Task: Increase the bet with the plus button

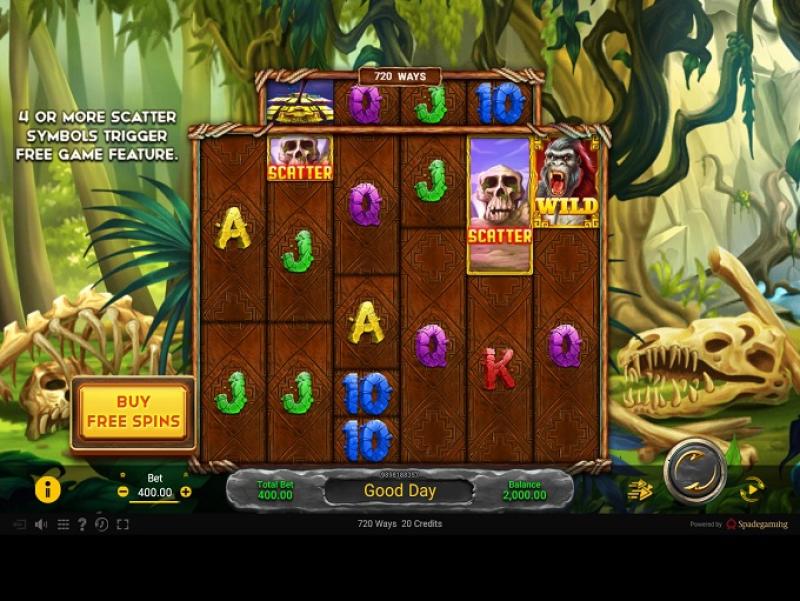Action: [x=186, y=492]
